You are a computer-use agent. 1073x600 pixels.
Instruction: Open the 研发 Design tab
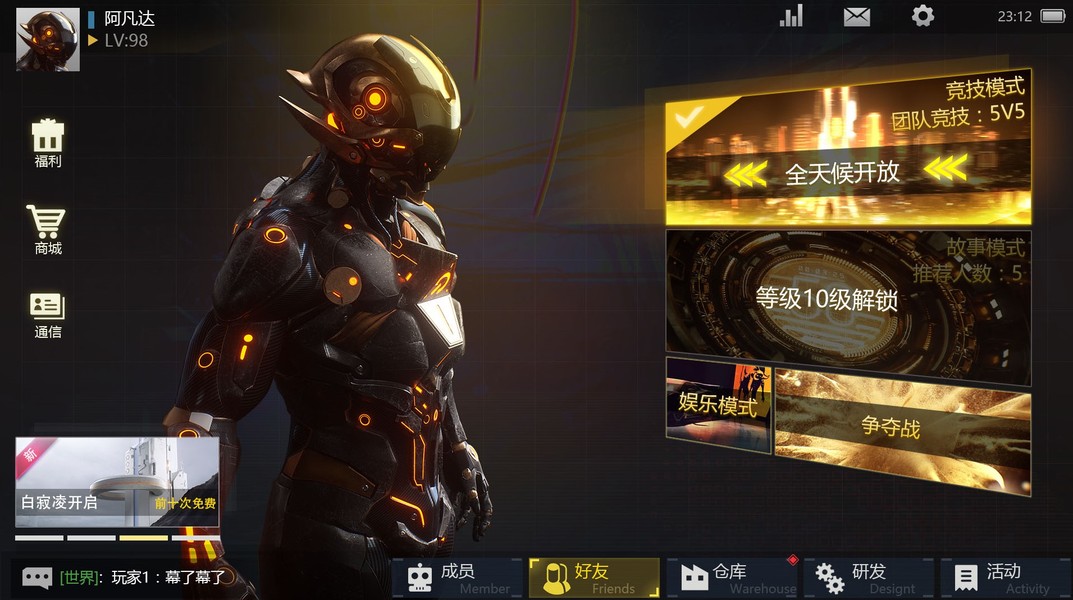coord(868,577)
